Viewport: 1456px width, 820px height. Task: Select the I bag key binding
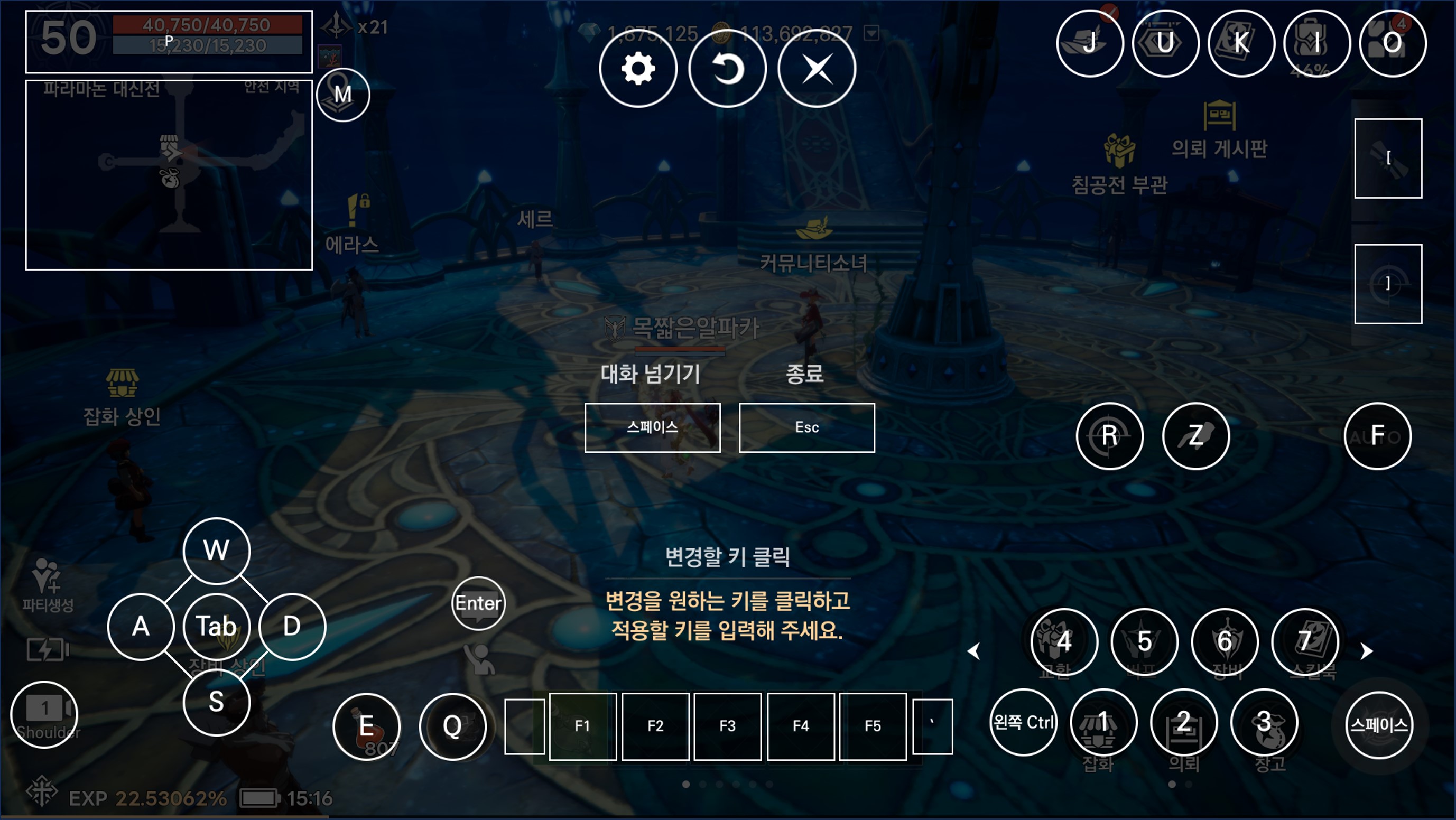[1317, 43]
